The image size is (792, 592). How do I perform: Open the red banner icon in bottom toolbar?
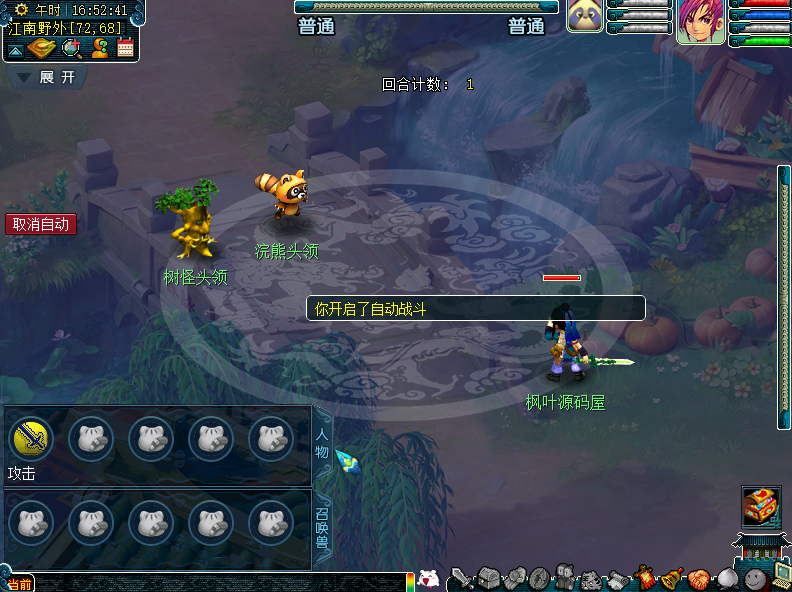tap(647, 578)
